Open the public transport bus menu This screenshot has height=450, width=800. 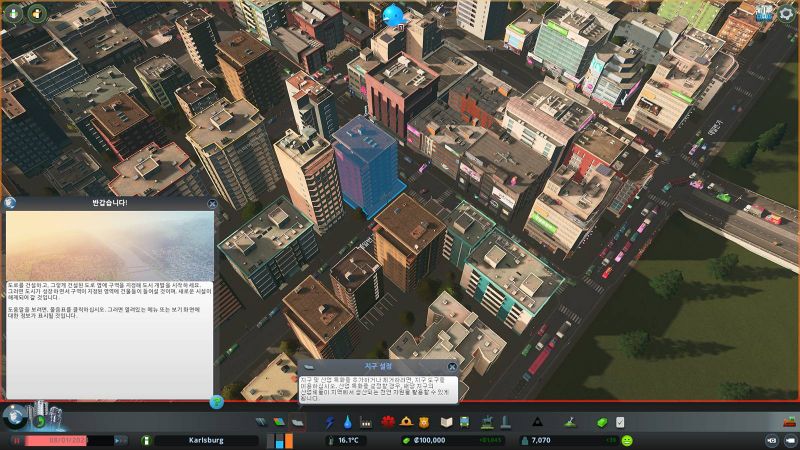pyautogui.click(x=465, y=422)
